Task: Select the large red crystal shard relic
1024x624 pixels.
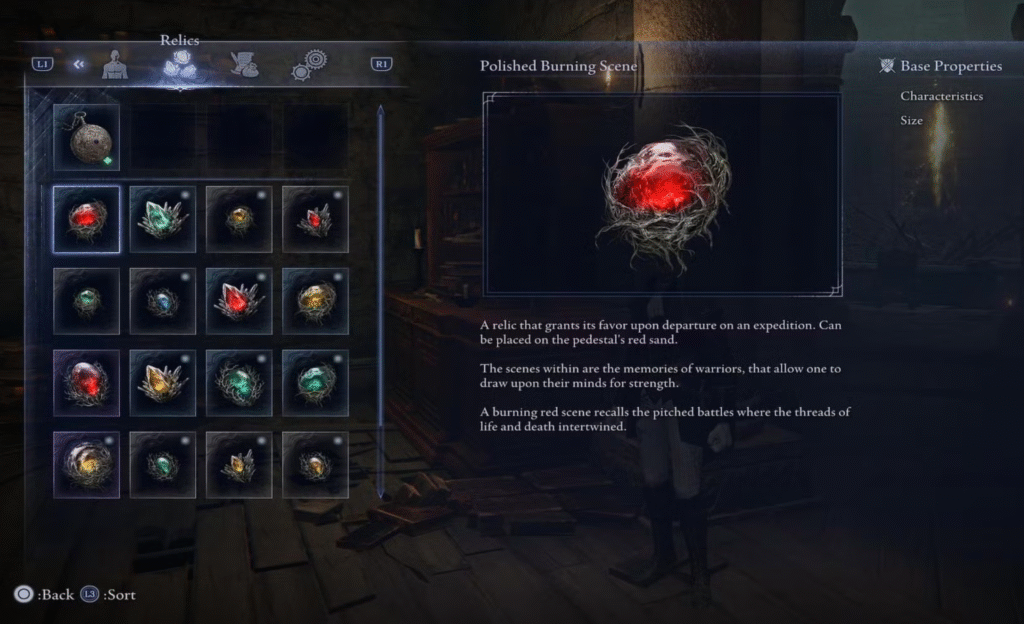Action: [x=239, y=301]
